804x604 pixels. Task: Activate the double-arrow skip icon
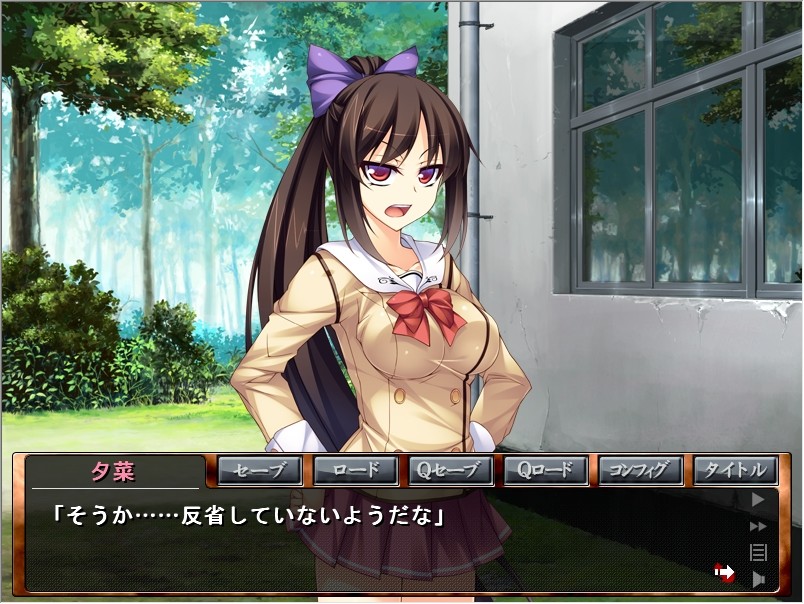pyautogui.click(x=758, y=526)
